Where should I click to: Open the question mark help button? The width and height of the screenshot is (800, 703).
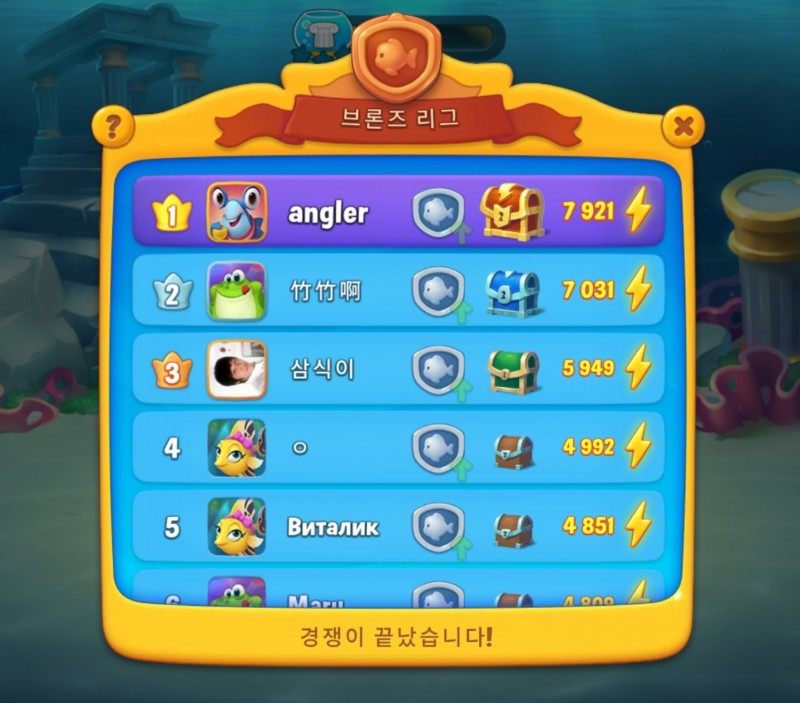(x=113, y=127)
